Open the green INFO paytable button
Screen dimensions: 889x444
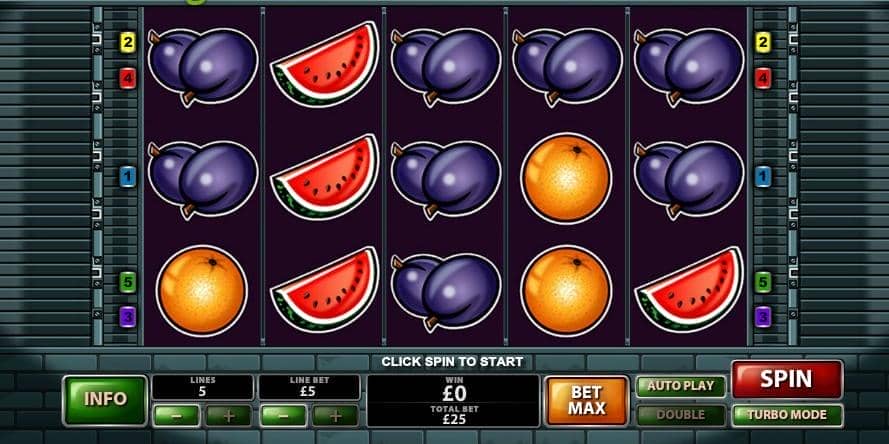pos(105,399)
